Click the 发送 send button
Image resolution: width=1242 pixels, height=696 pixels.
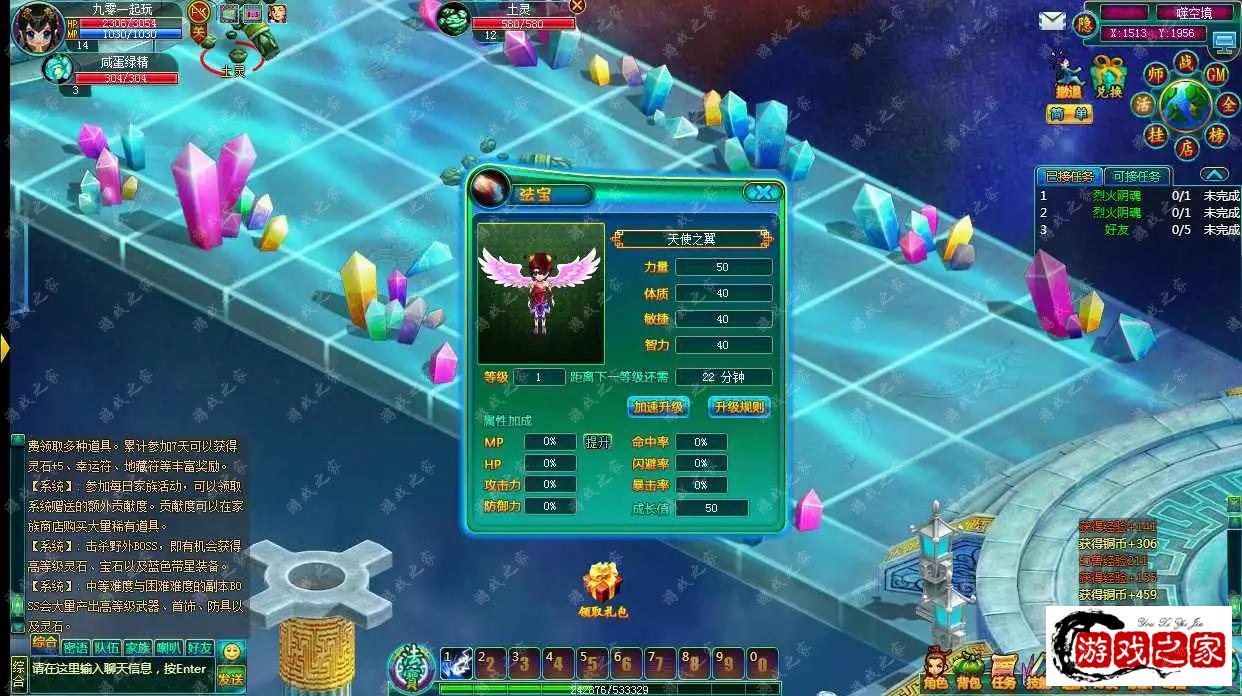tap(231, 679)
